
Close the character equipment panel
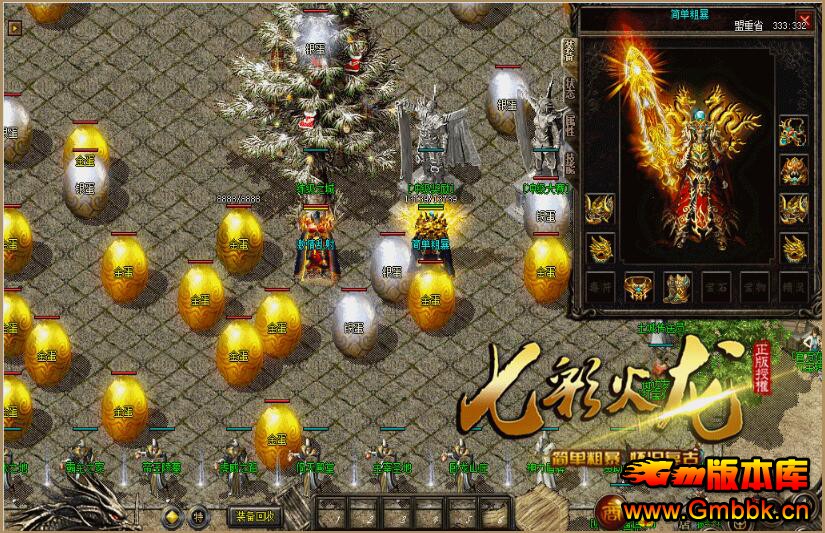(803, 19)
